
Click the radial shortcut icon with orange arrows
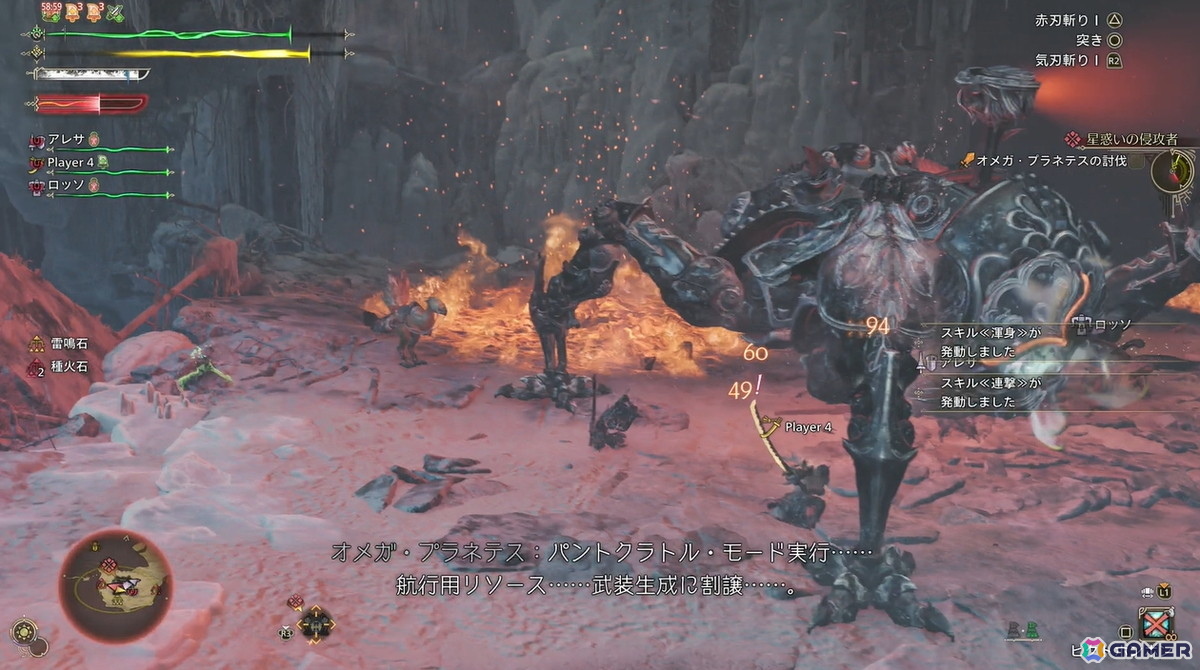pos(316,625)
